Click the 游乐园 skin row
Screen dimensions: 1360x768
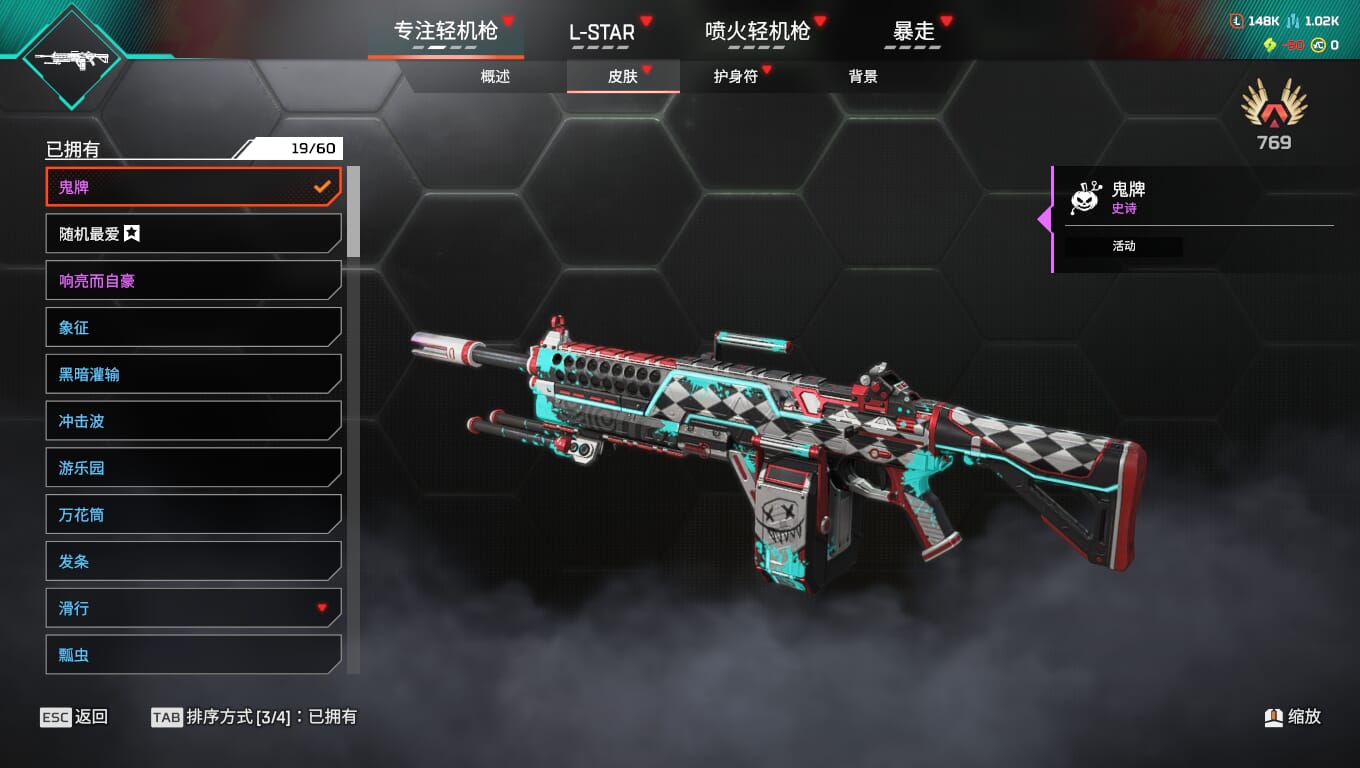pyautogui.click(x=194, y=468)
